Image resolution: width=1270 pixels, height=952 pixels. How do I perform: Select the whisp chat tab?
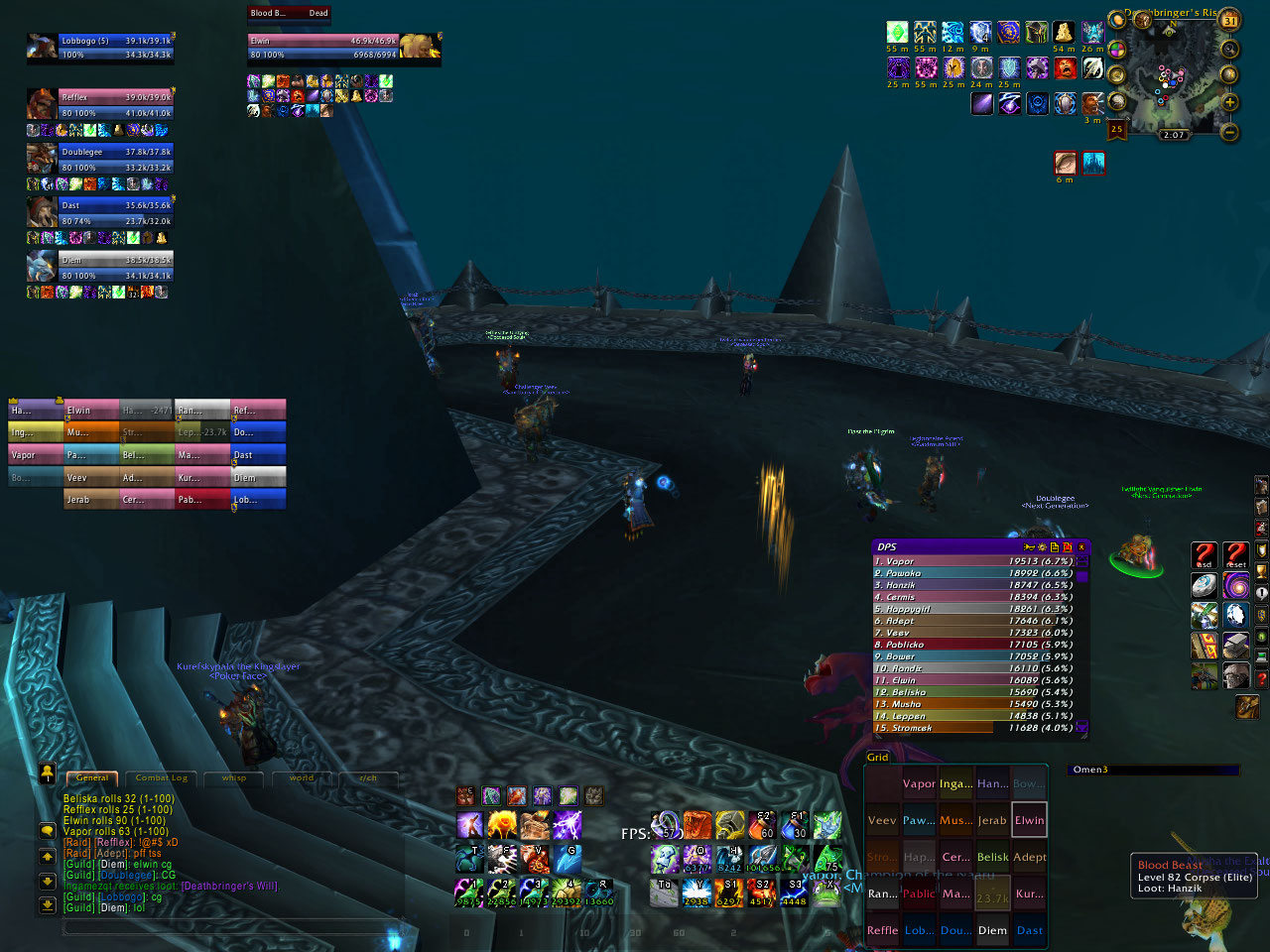[234, 778]
